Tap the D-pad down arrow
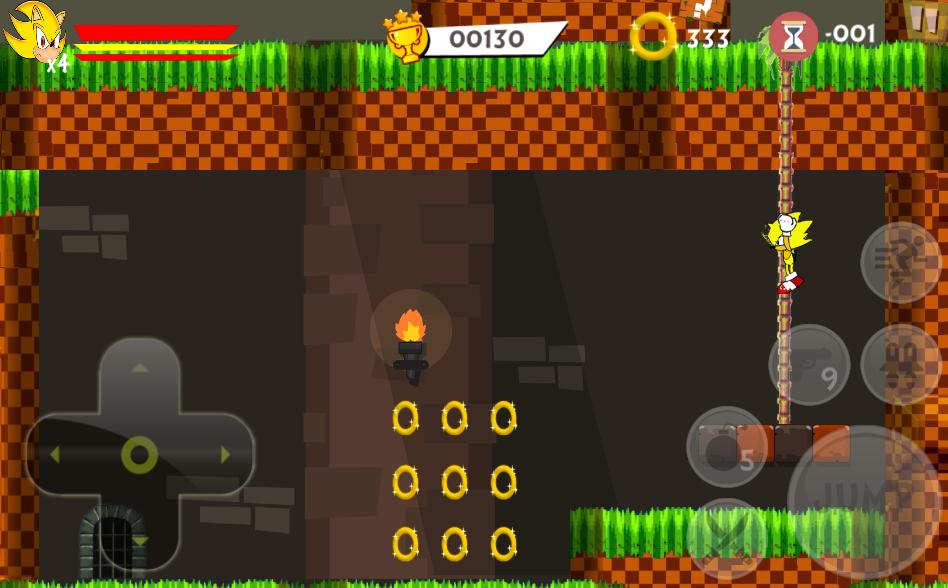The image size is (948, 588). 140,540
